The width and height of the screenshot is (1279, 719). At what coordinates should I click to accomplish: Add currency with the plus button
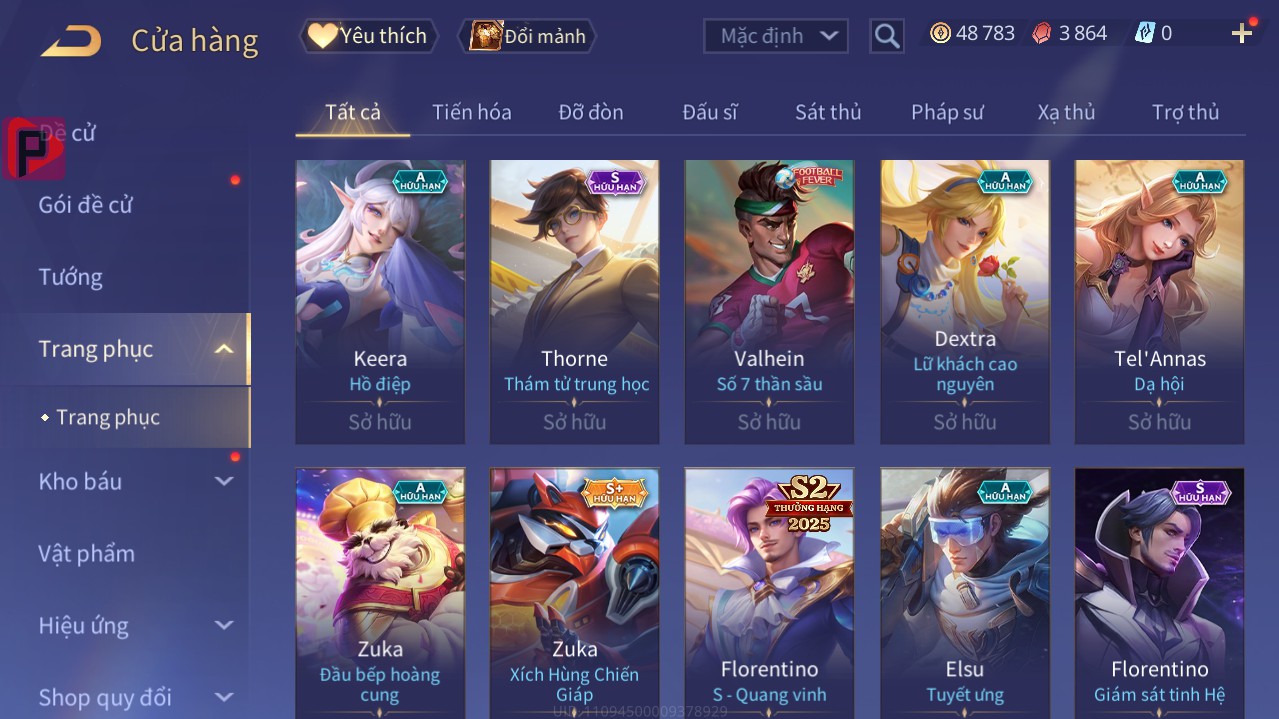coord(1242,34)
